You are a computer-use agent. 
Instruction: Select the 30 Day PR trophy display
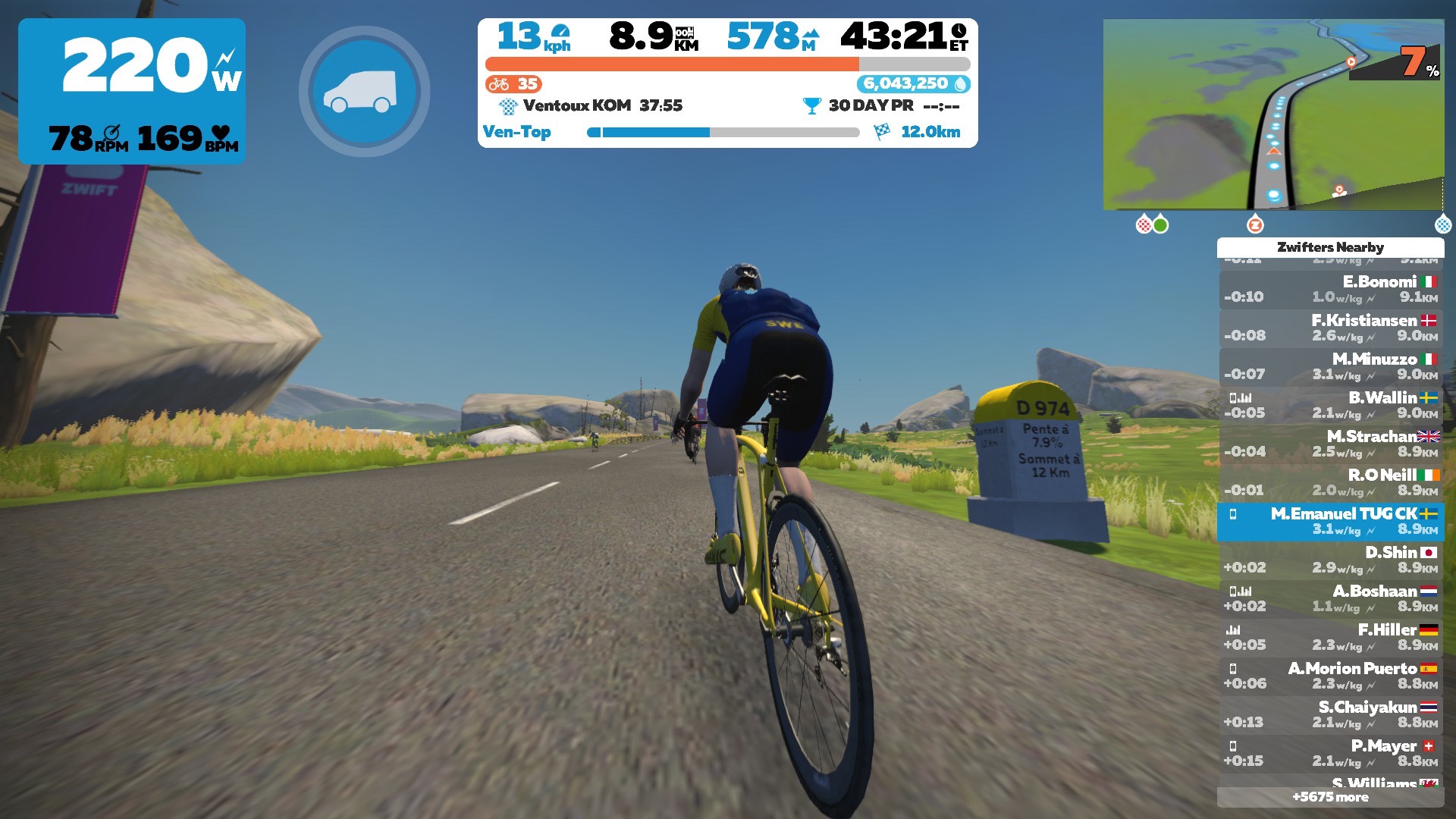click(x=880, y=106)
